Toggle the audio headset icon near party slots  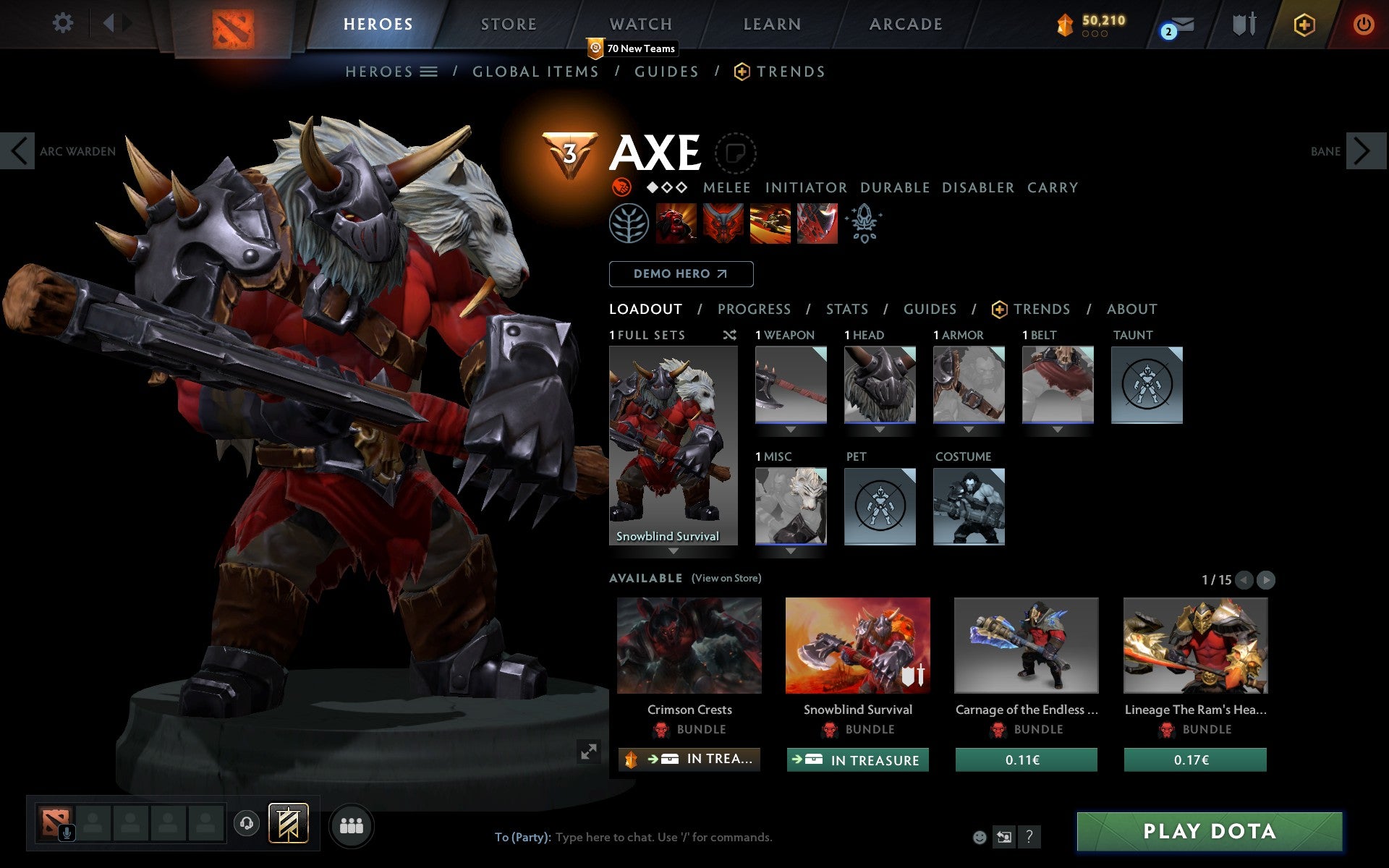[x=246, y=822]
